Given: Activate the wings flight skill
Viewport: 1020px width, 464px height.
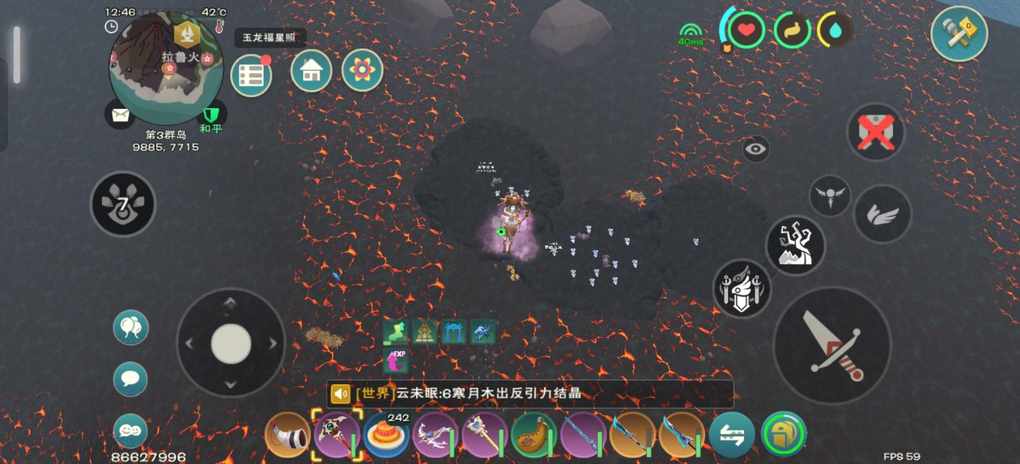Looking at the screenshot, I should tap(882, 214).
